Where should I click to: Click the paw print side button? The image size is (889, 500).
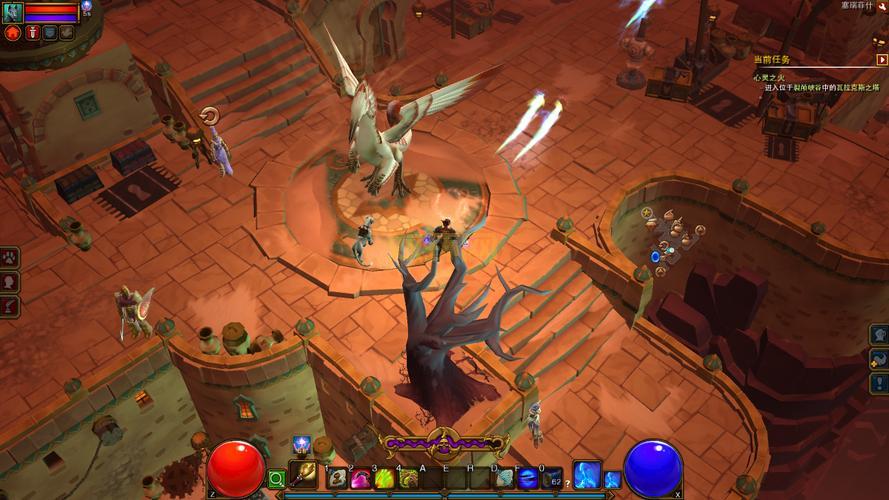click(10, 258)
